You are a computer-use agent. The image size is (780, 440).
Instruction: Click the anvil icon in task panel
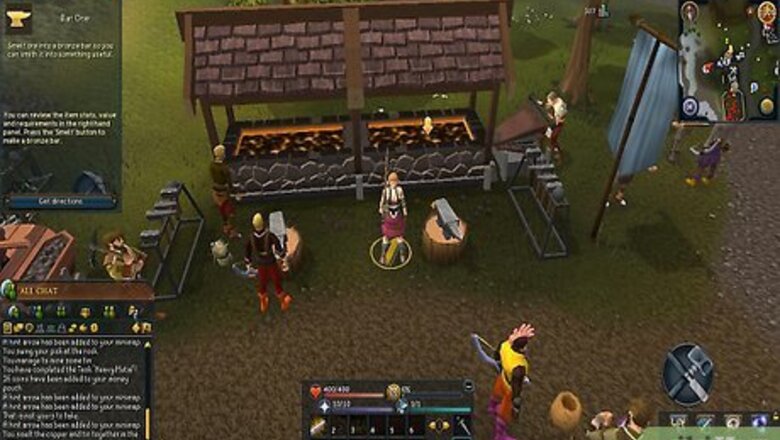pos(17,15)
